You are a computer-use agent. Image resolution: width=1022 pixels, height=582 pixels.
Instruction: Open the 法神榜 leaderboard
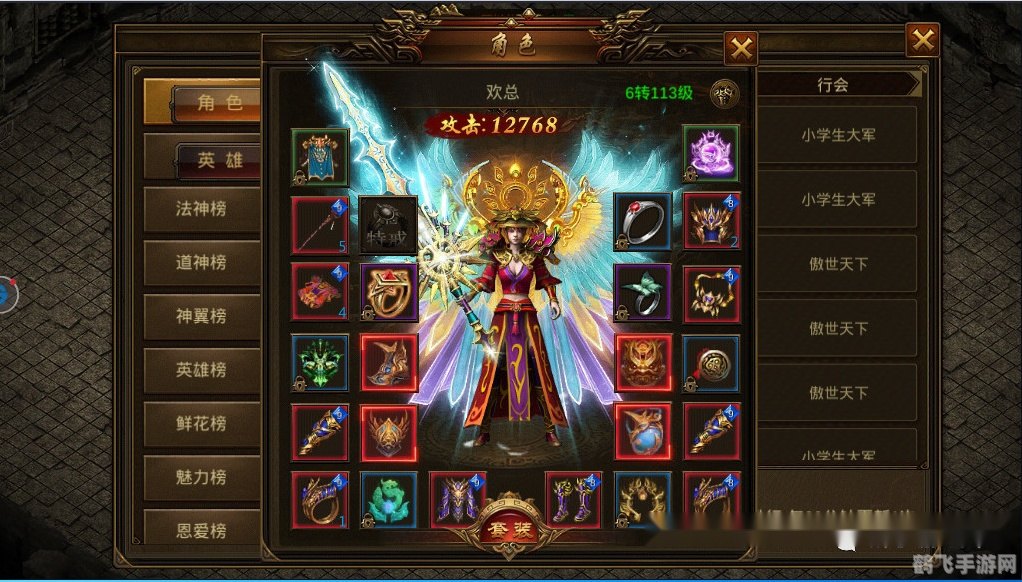point(201,209)
